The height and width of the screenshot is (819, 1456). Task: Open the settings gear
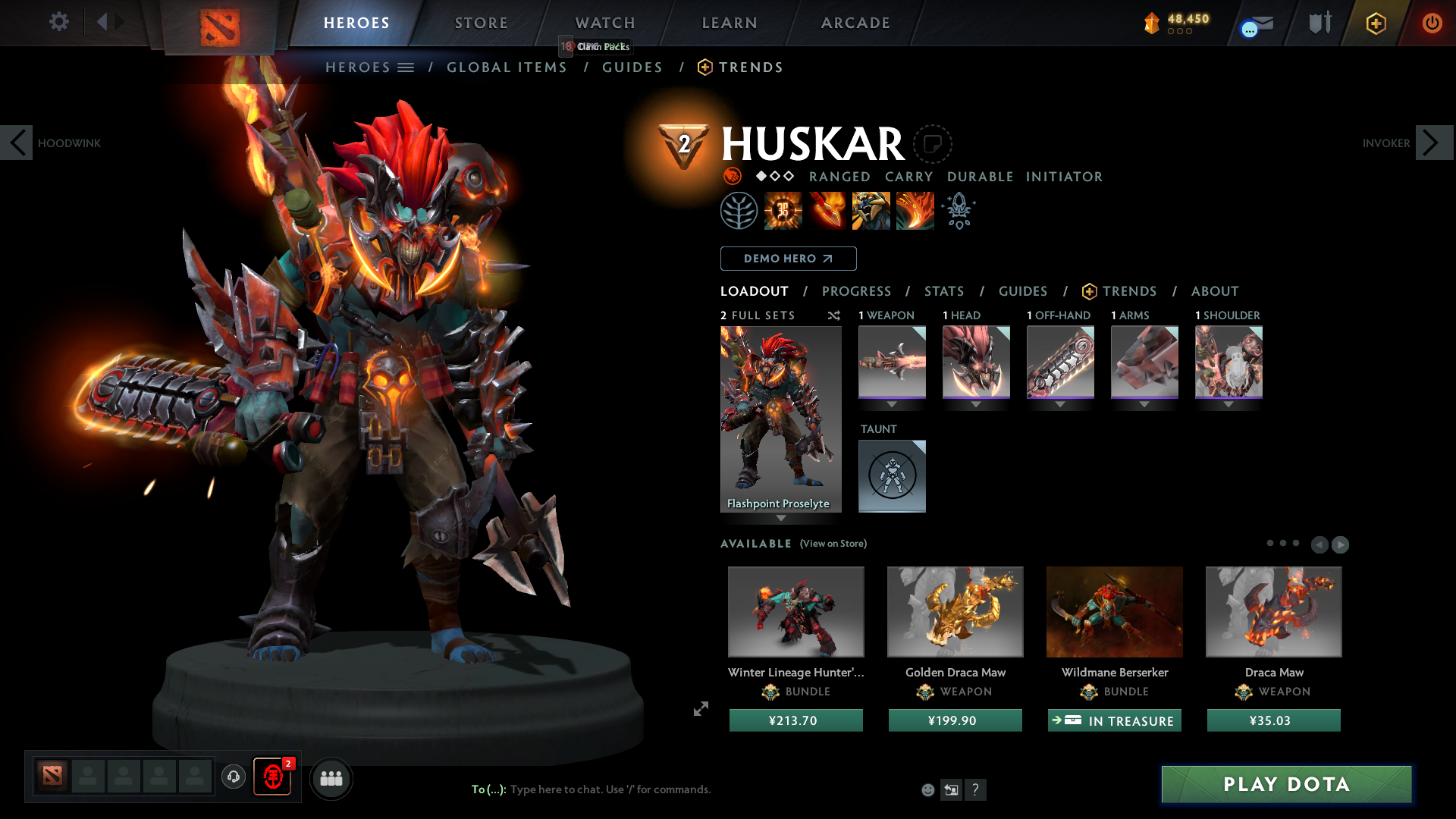(58, 21)
